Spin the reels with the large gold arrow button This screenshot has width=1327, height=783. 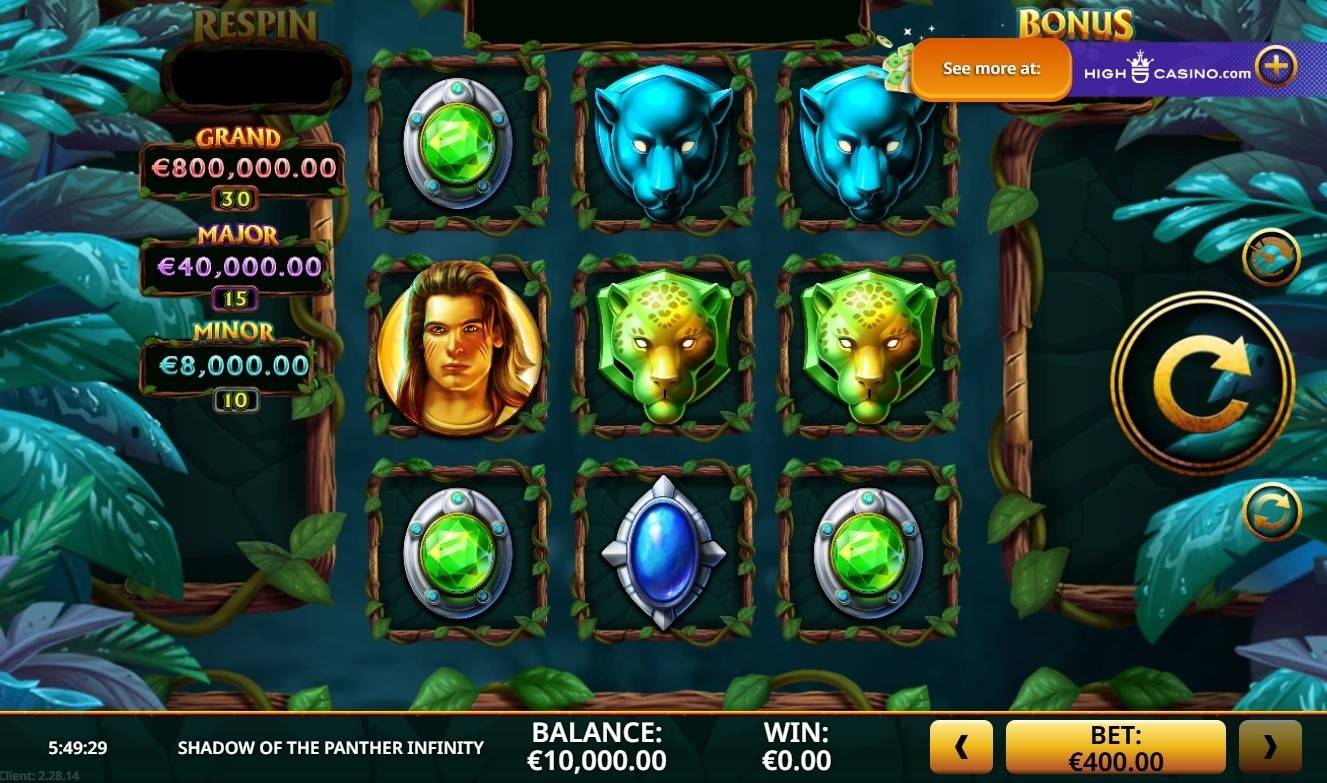coord(1202,383)
